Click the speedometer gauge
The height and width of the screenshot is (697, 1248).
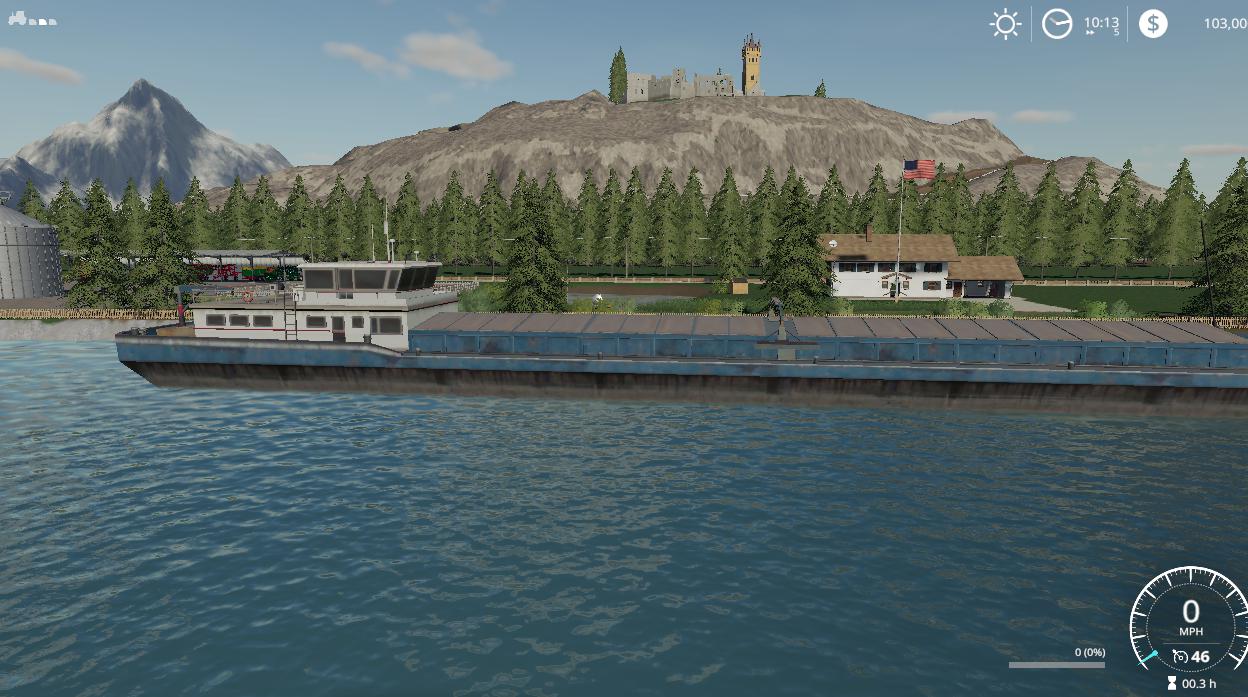pyautogui.click(x=1190, y=620)
